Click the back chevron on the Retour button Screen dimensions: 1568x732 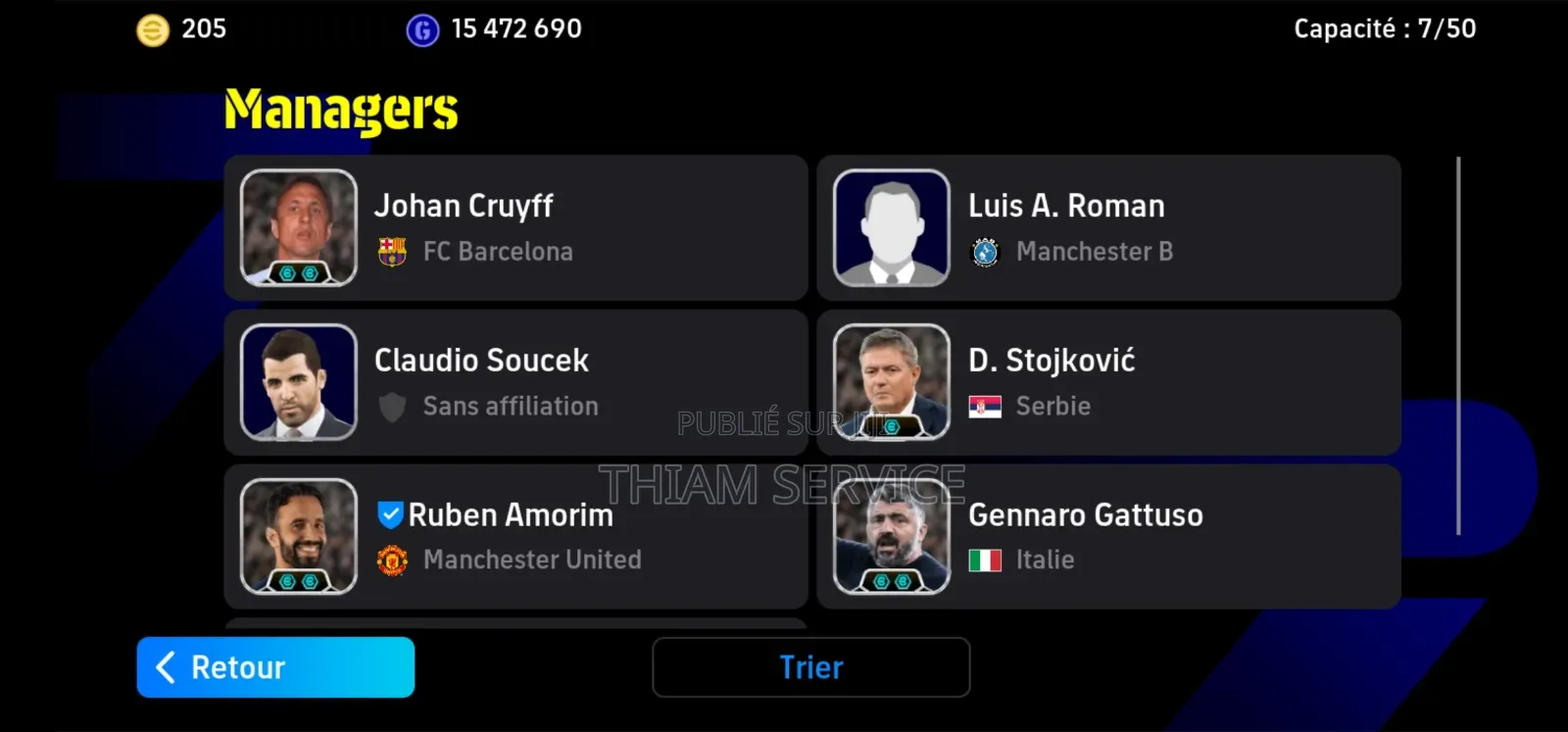164,666
